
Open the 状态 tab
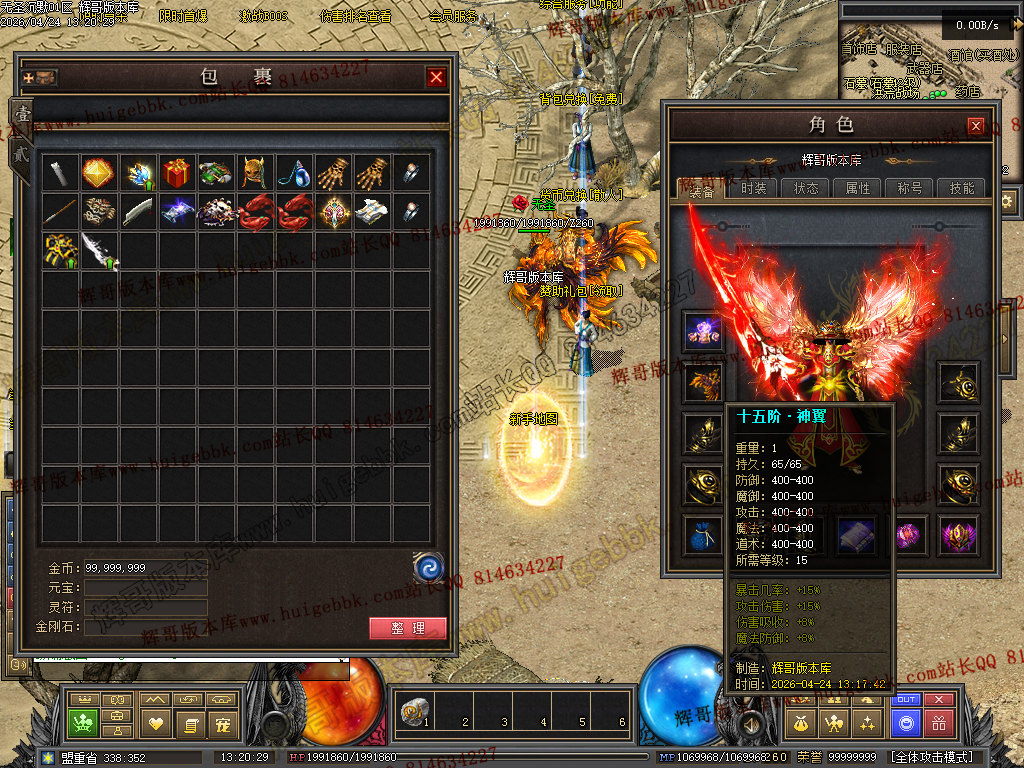(806, 188)
